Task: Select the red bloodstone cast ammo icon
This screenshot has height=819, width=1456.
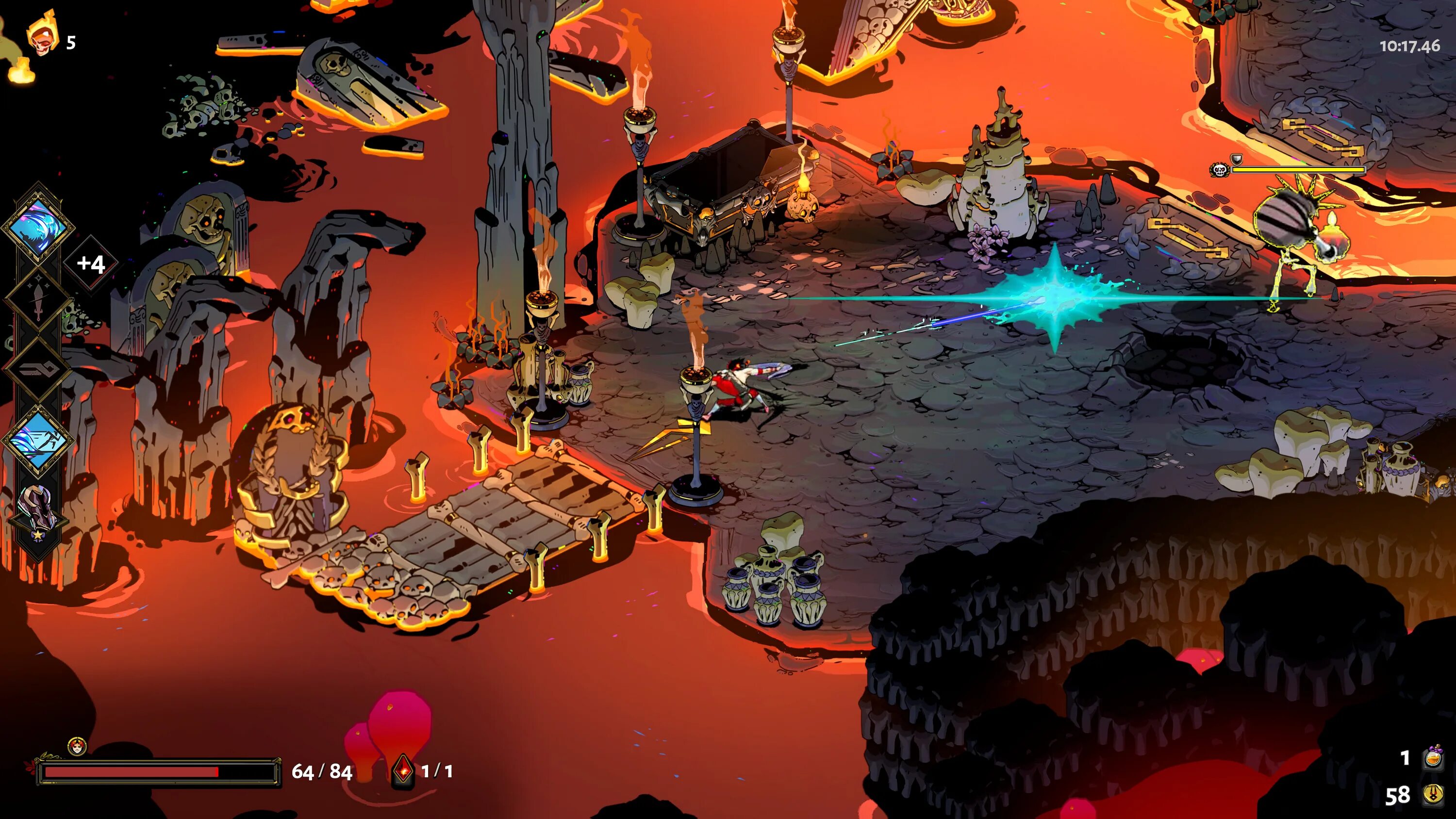Action: 402,771
